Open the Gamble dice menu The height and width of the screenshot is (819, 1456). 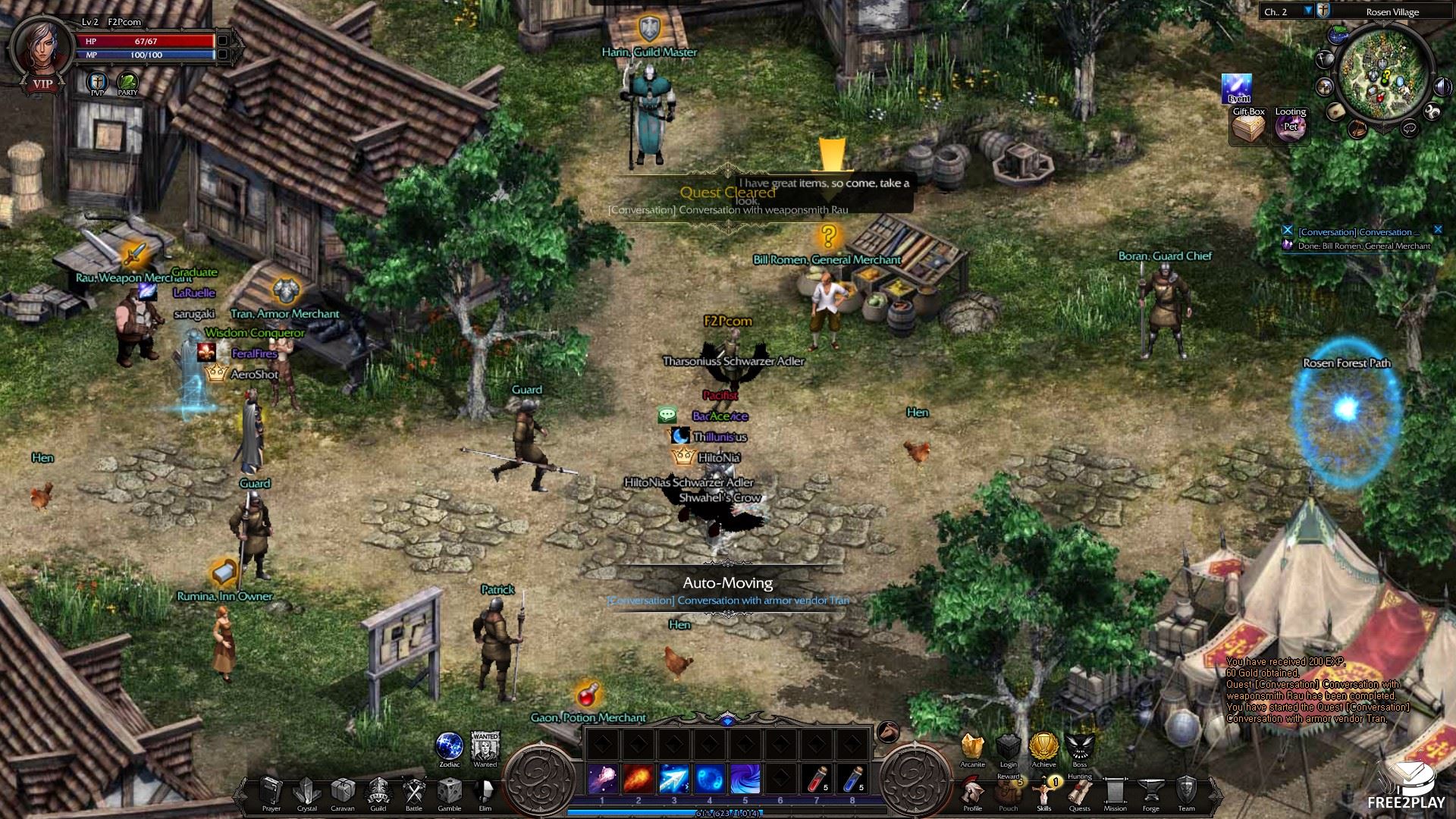point(449,792)
